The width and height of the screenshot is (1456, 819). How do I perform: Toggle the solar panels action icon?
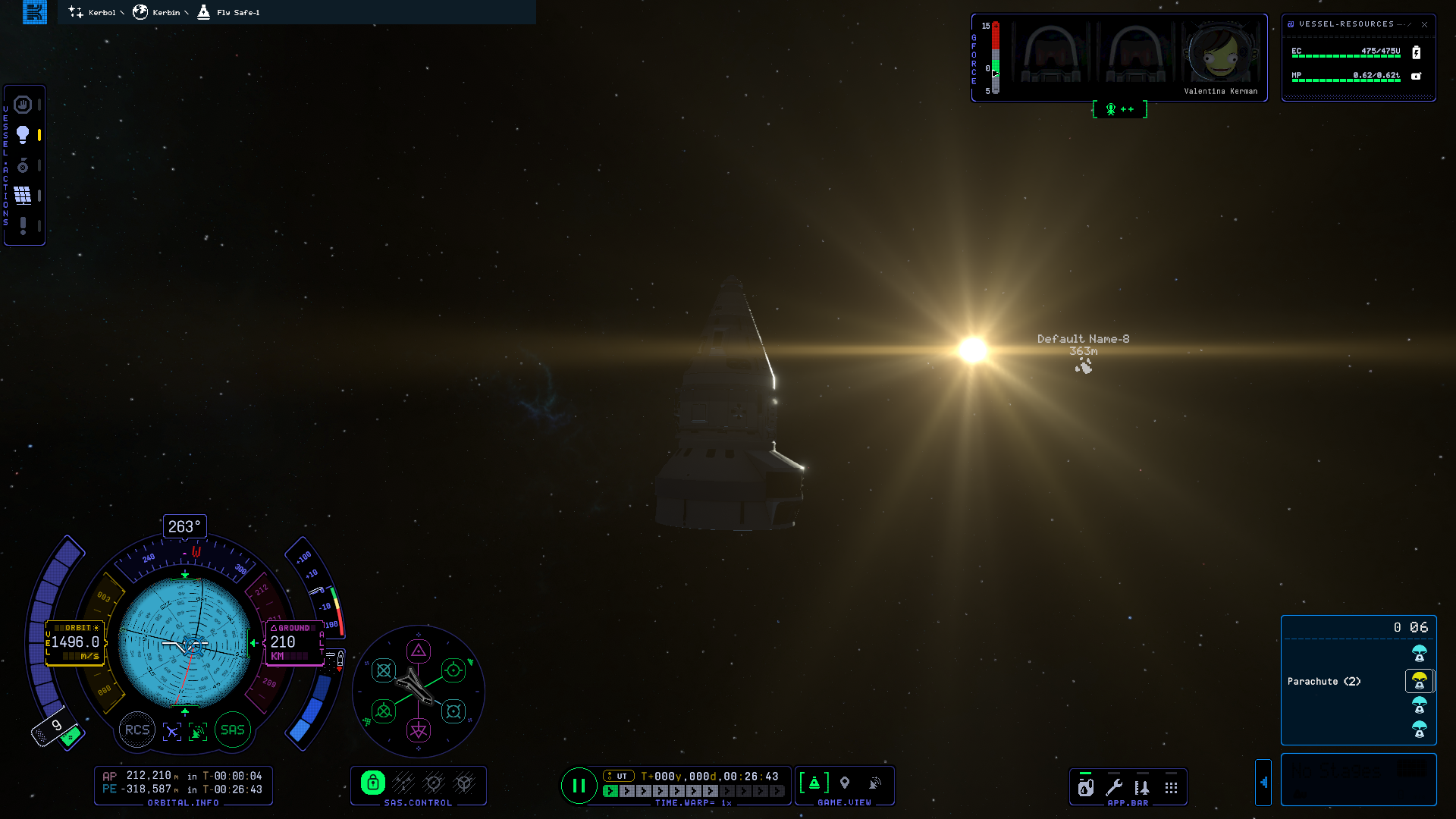click(23, 196)
